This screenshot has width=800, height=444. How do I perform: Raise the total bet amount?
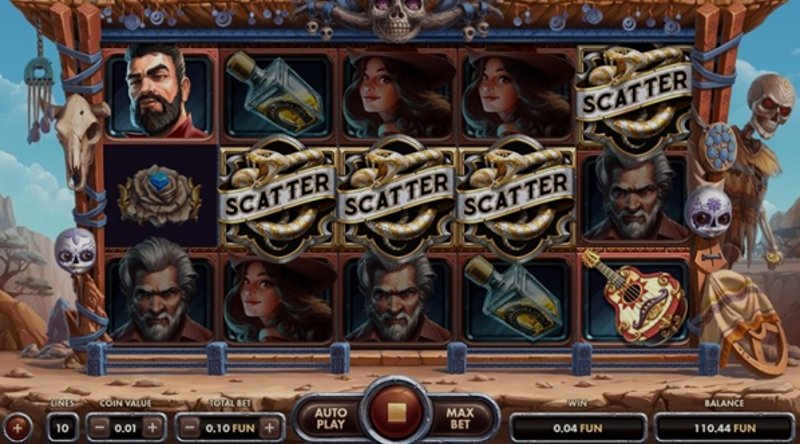270,427
